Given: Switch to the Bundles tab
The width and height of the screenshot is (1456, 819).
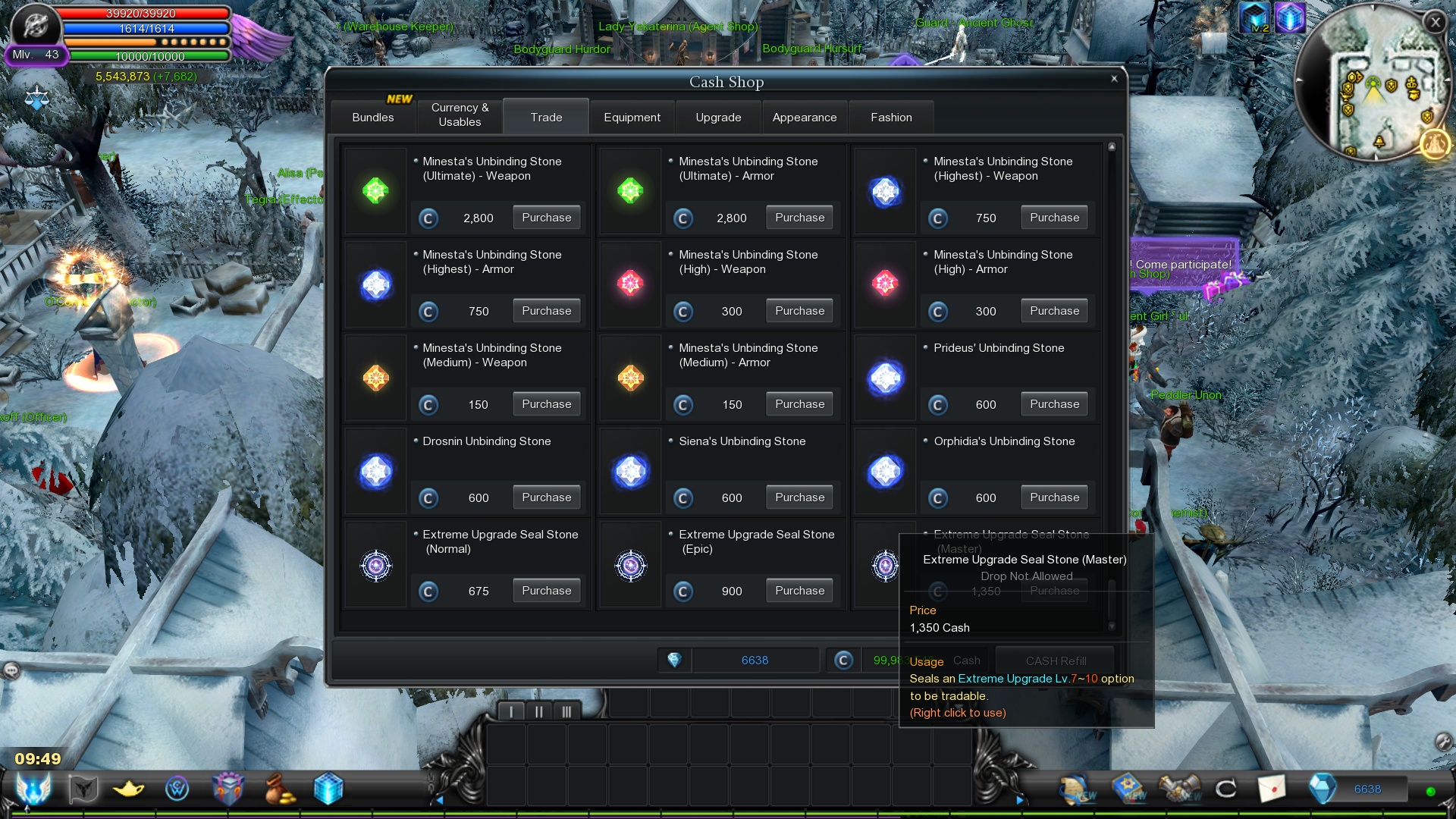Looking at the screenshot, I should coord(373,118).
